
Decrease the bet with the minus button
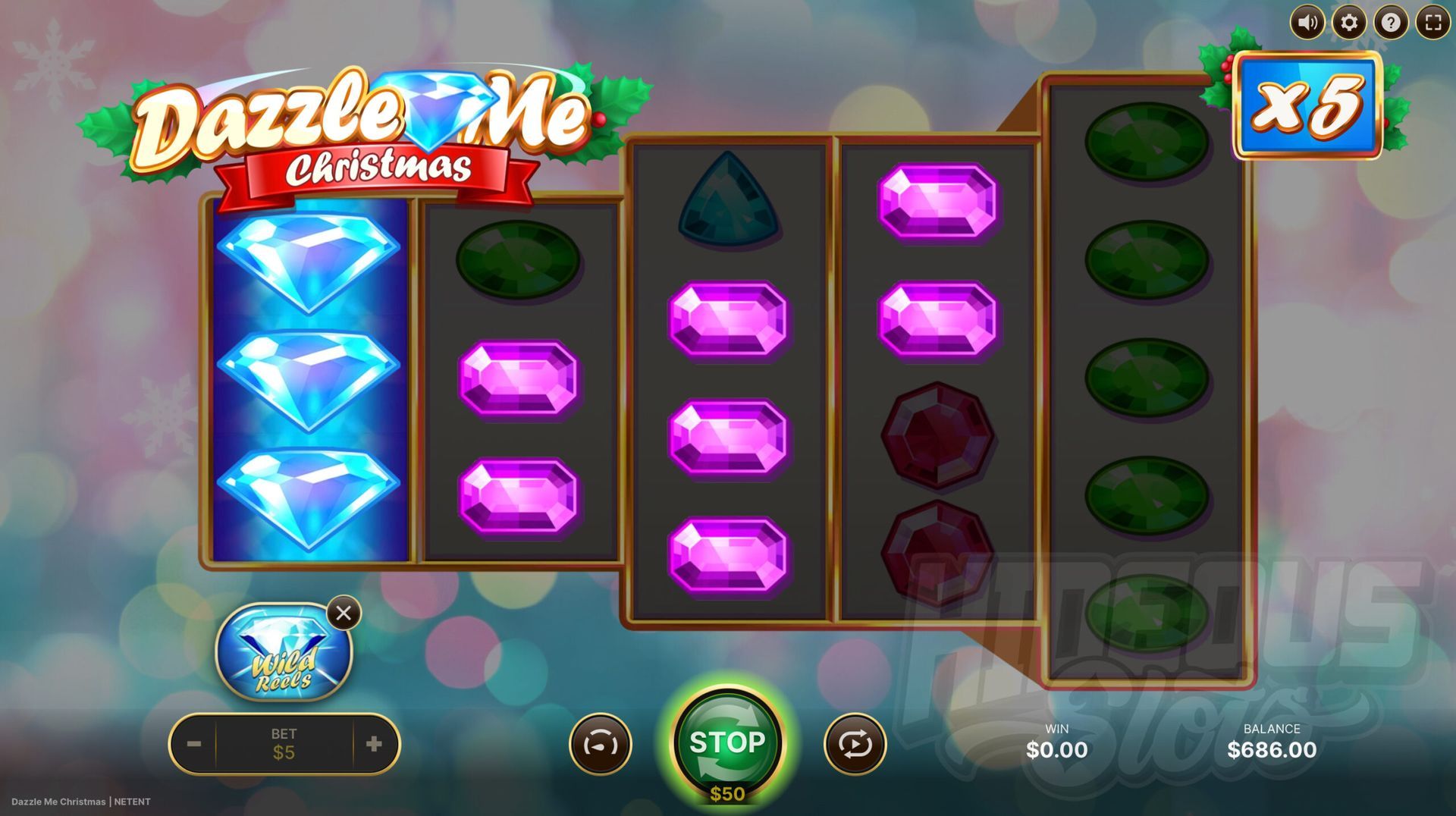[x=194, y=744]
